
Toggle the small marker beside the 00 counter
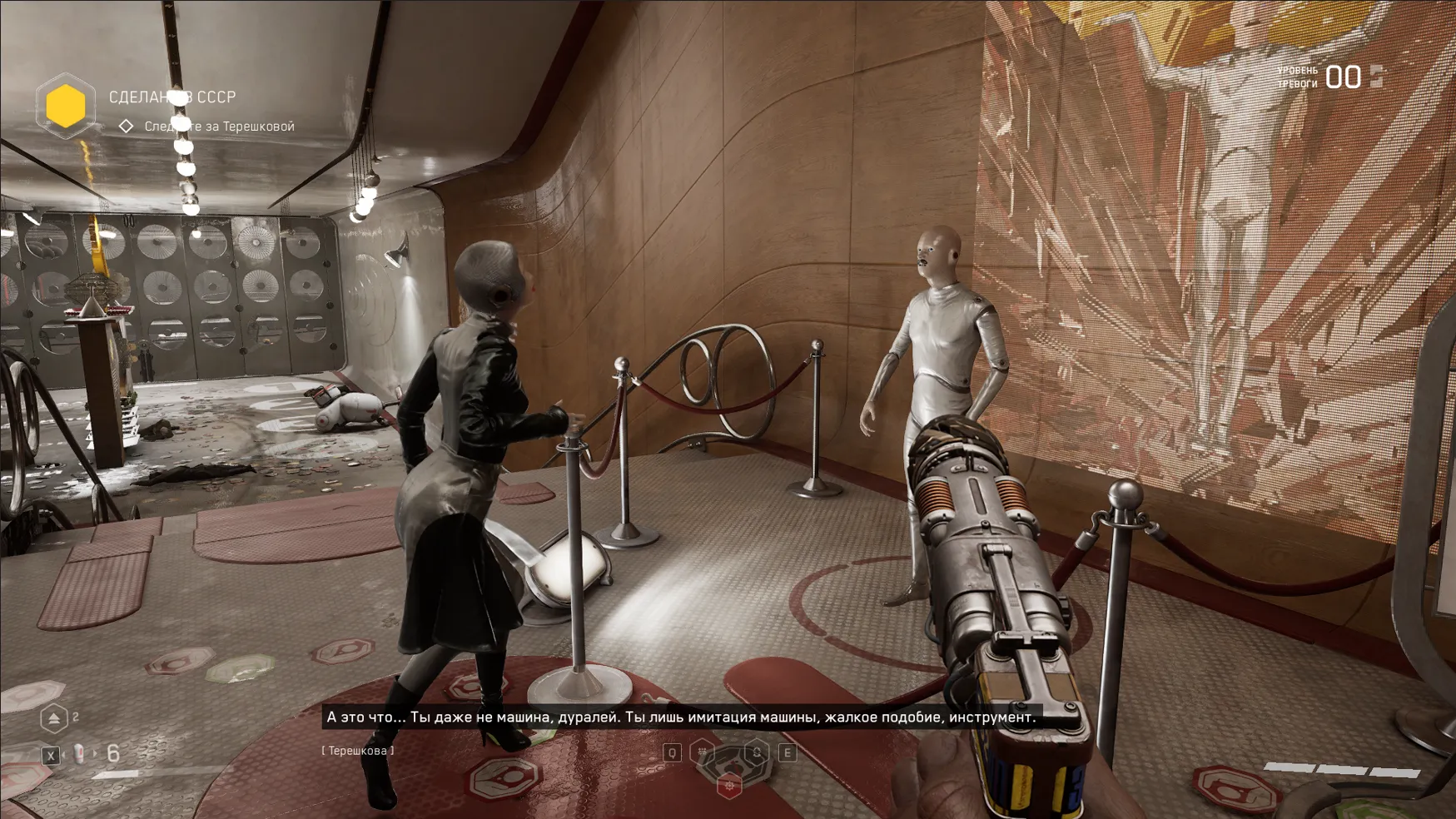1376,77
